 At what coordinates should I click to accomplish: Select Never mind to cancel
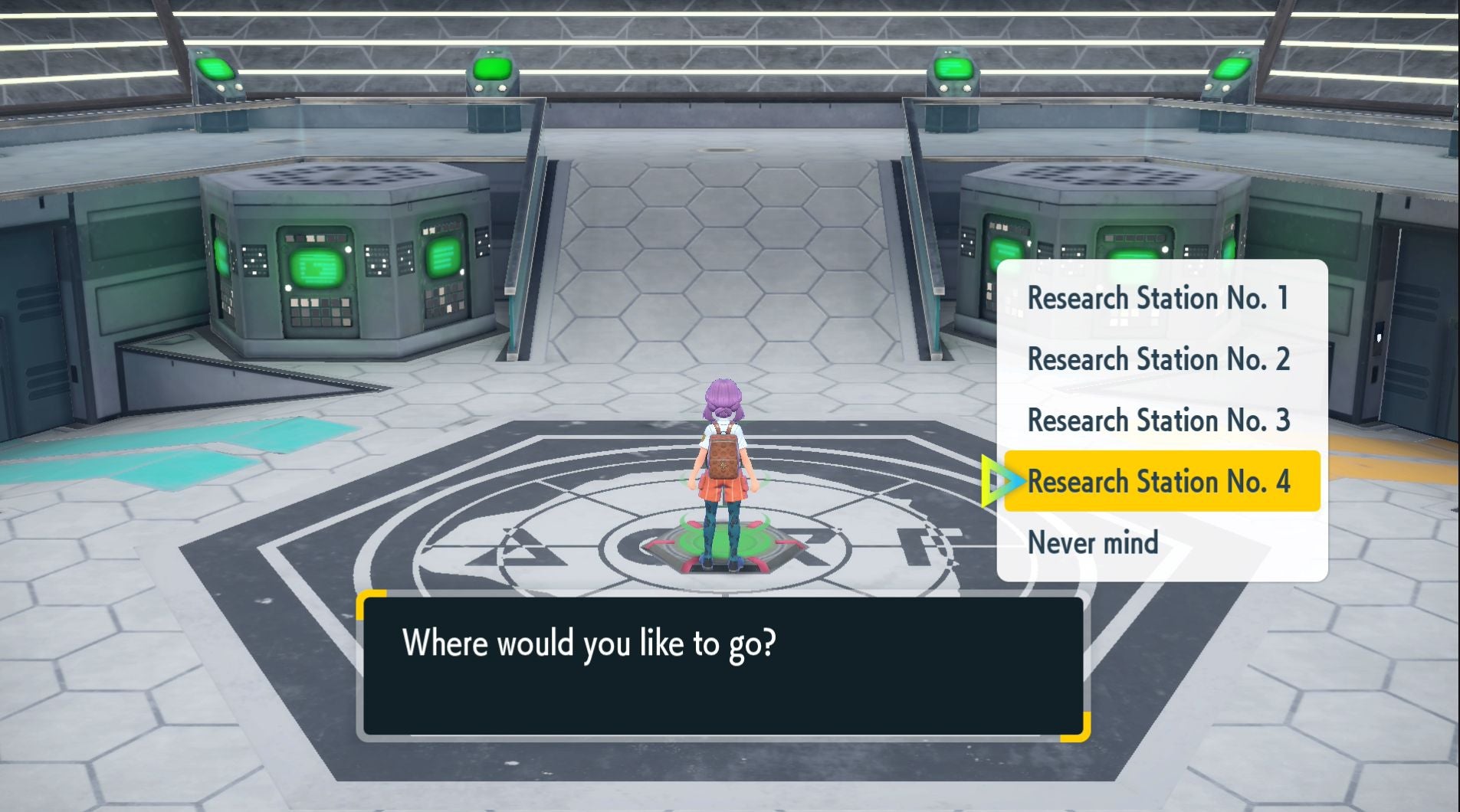pos(1093,542)
